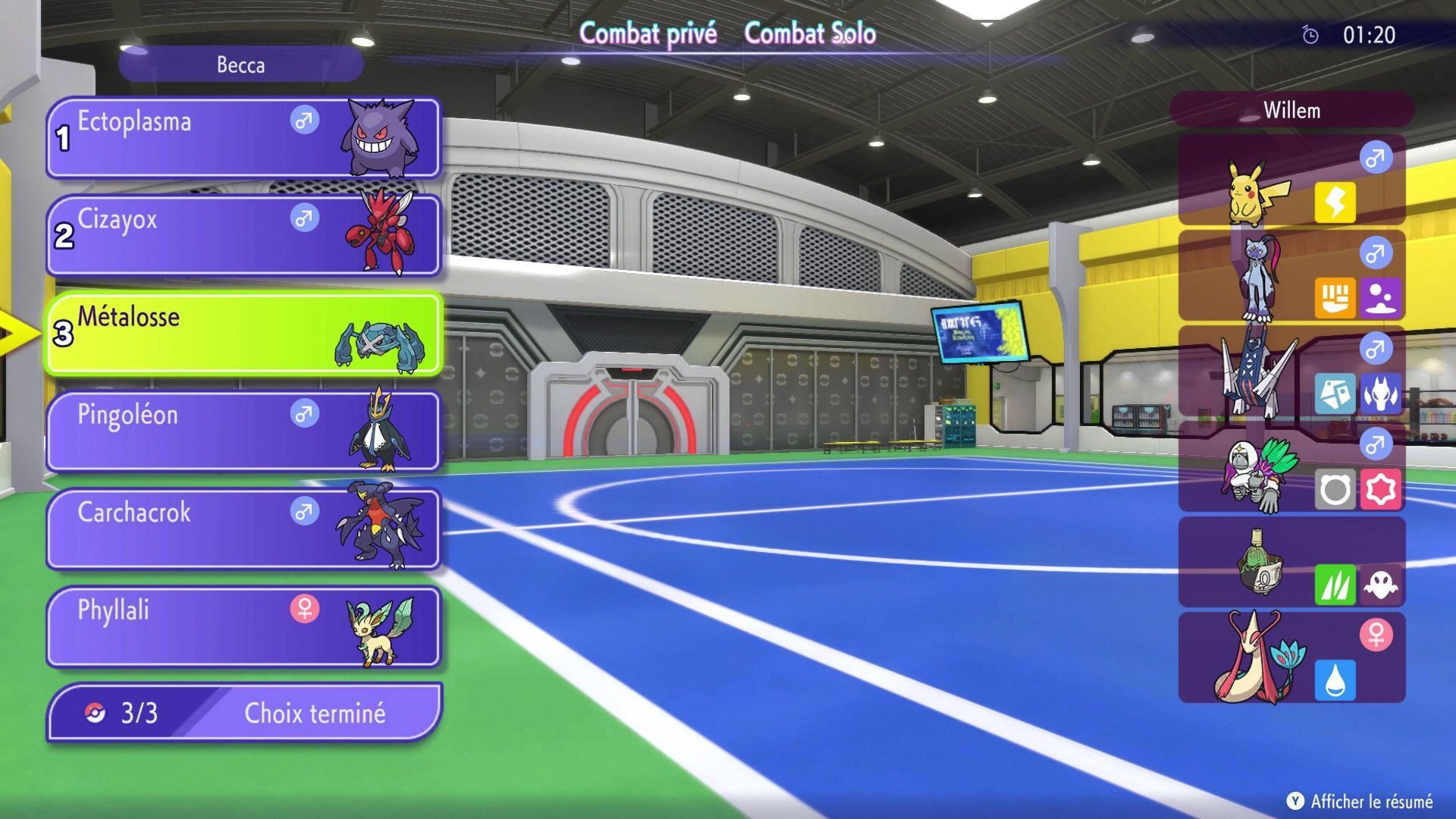Viewport: 1456px width, 819px height.
Task: Switch to the Combat Solo tab
Action: coord(811,33)
